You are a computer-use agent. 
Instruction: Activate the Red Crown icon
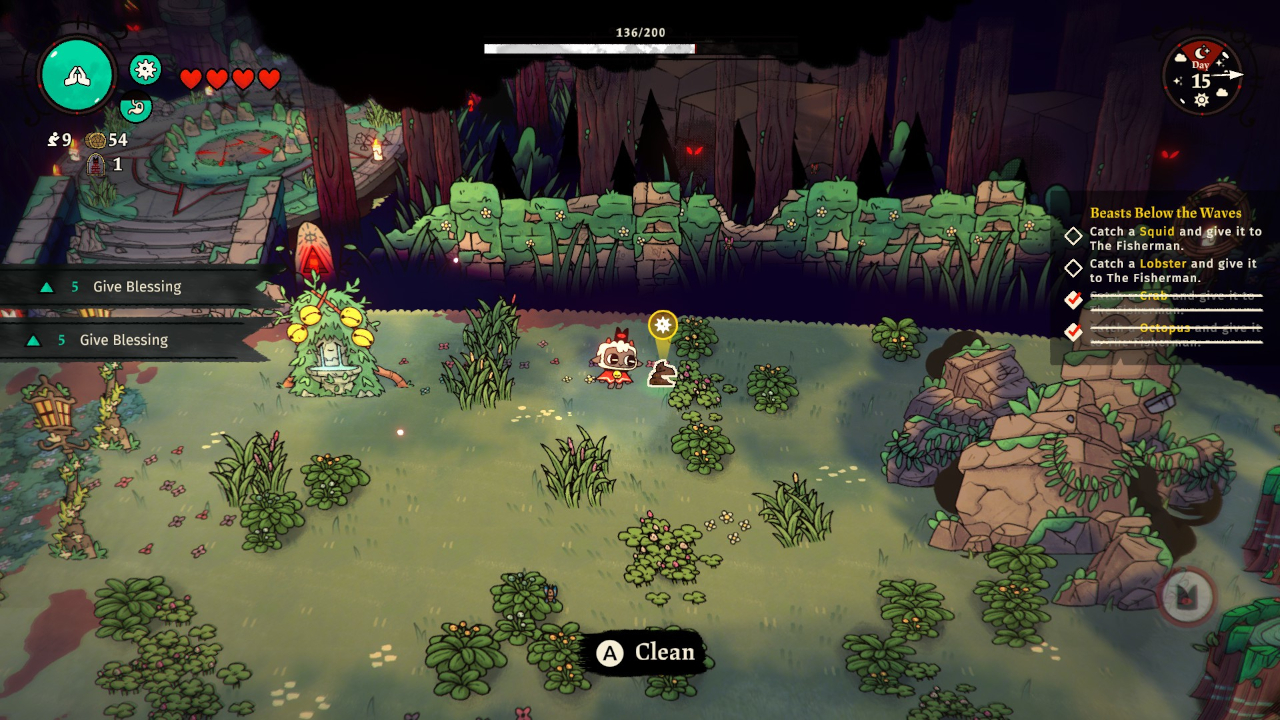(x=1187, y=598)
